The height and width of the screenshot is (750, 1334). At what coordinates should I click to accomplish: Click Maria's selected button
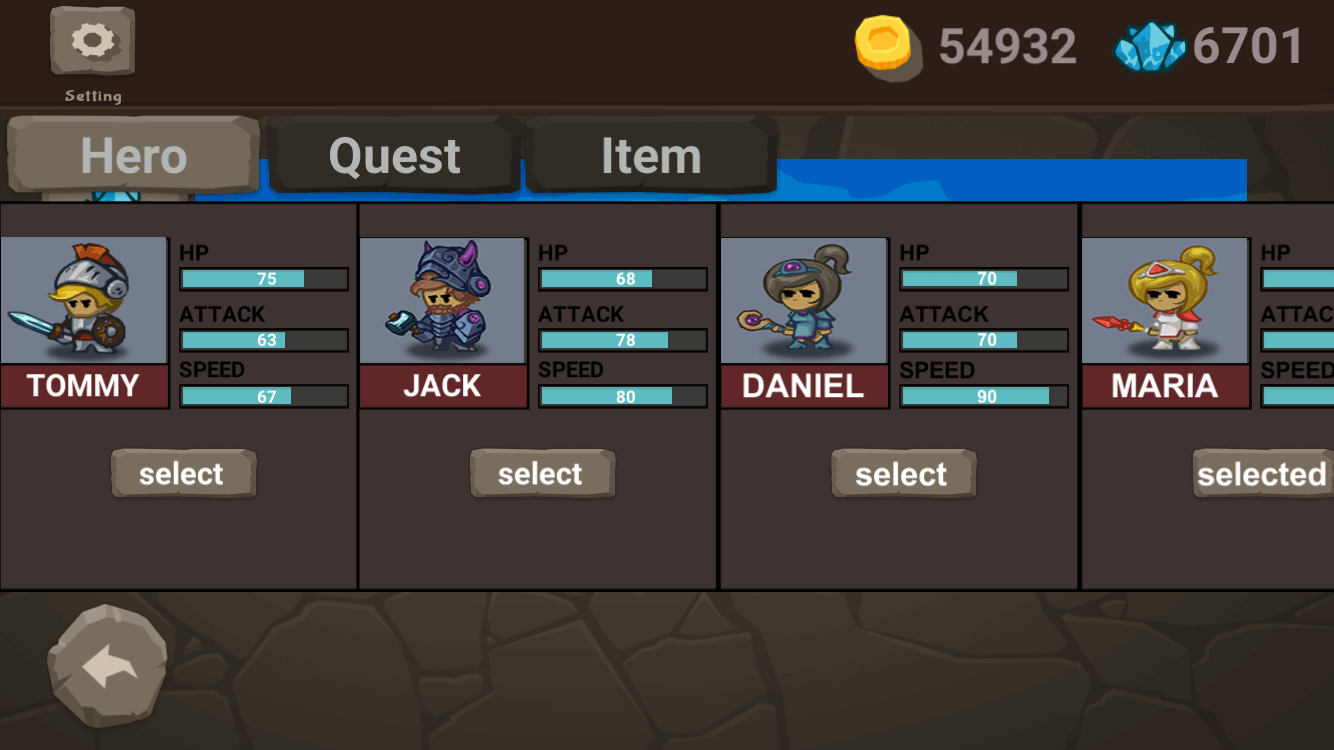[1262, 473]
